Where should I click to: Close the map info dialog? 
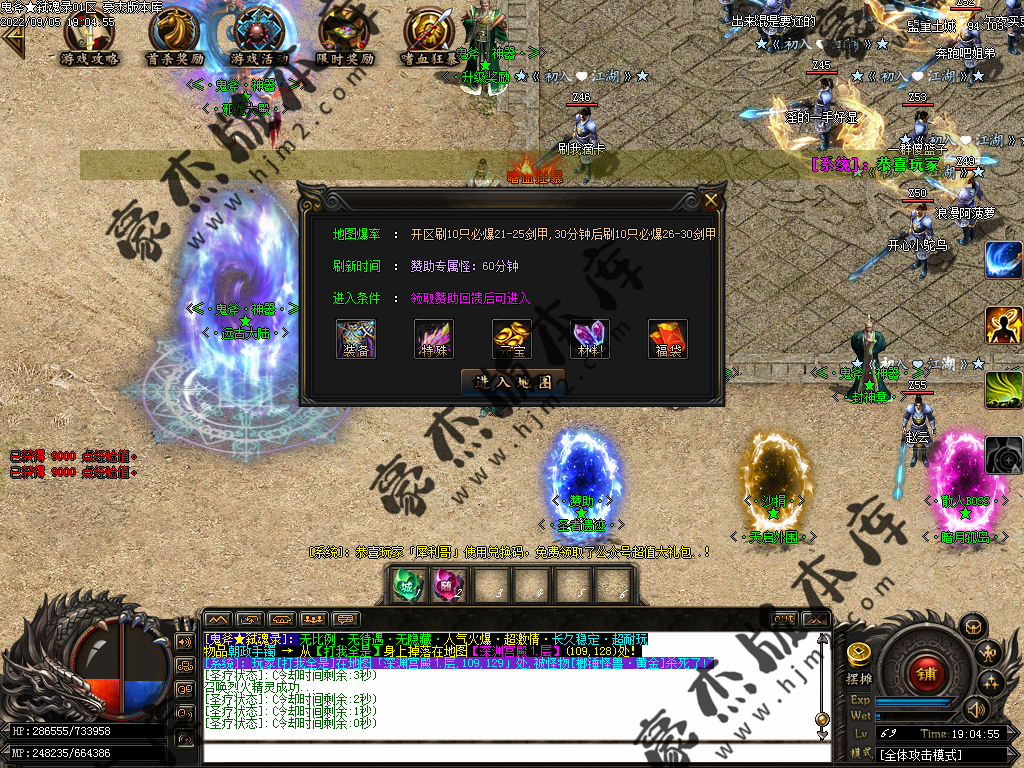tap(711, 200)
